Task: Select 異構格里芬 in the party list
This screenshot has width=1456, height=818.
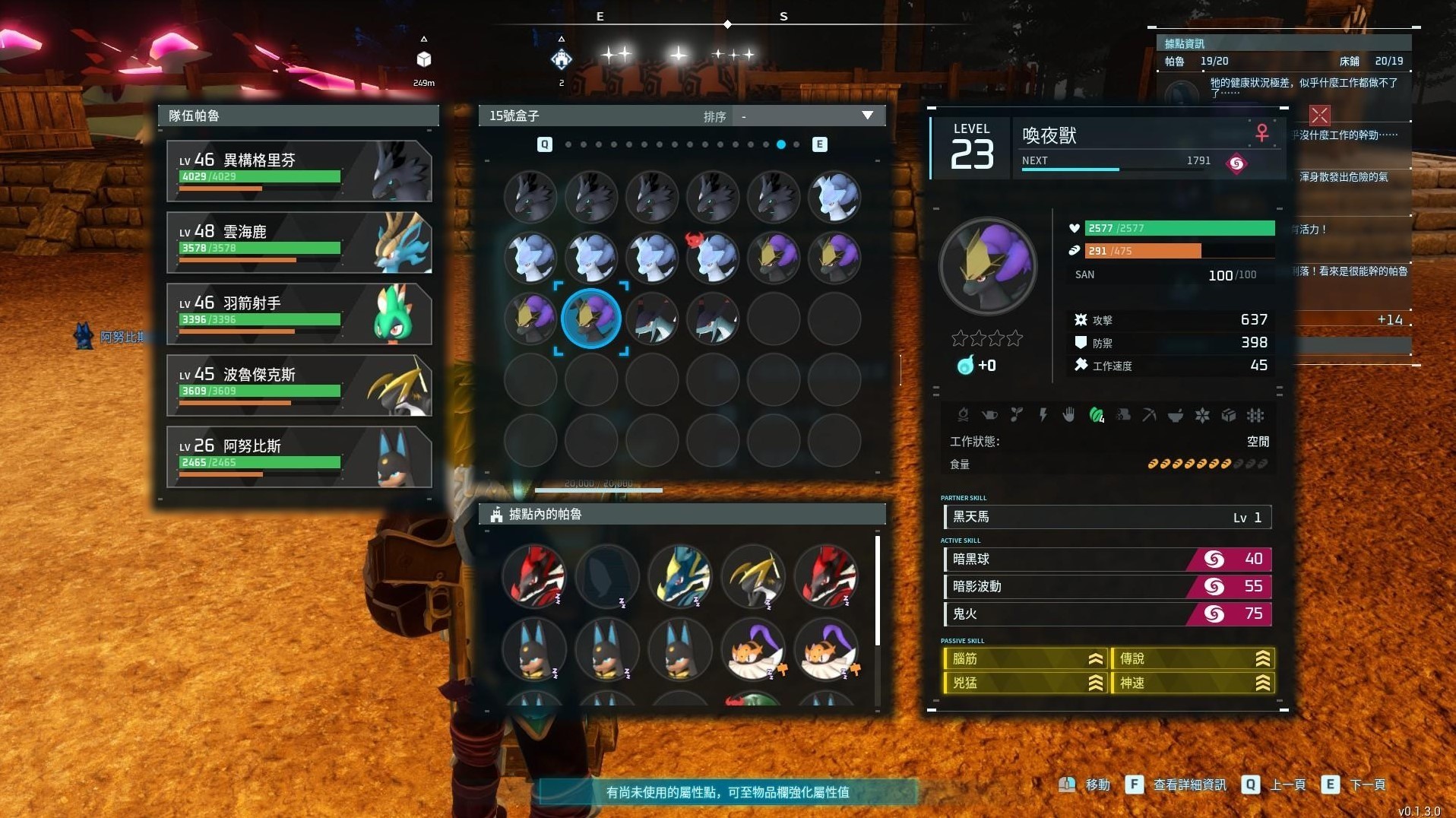Action: click(299, 171)
